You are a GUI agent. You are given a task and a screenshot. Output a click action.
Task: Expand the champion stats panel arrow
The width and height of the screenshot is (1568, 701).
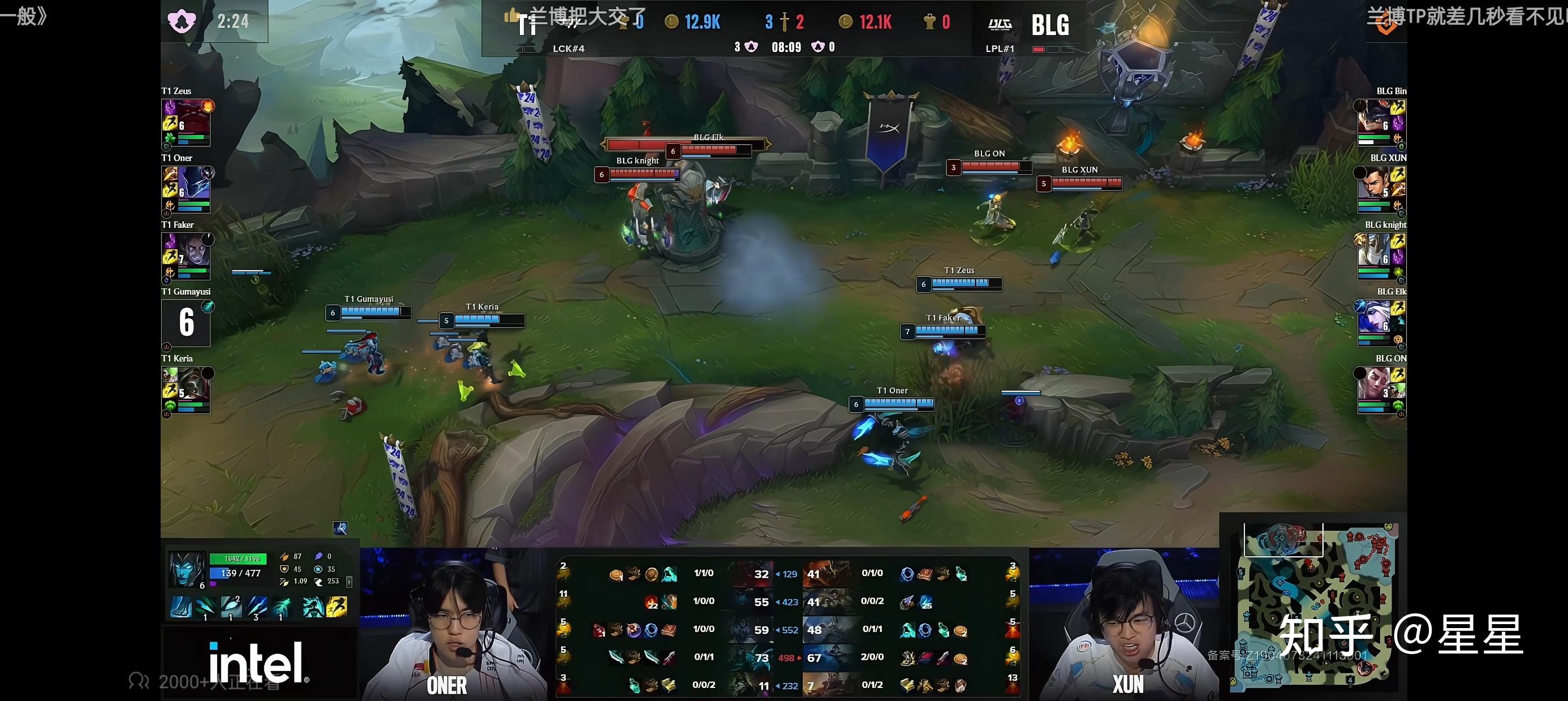pyautogui.click(x=349, y=582)
